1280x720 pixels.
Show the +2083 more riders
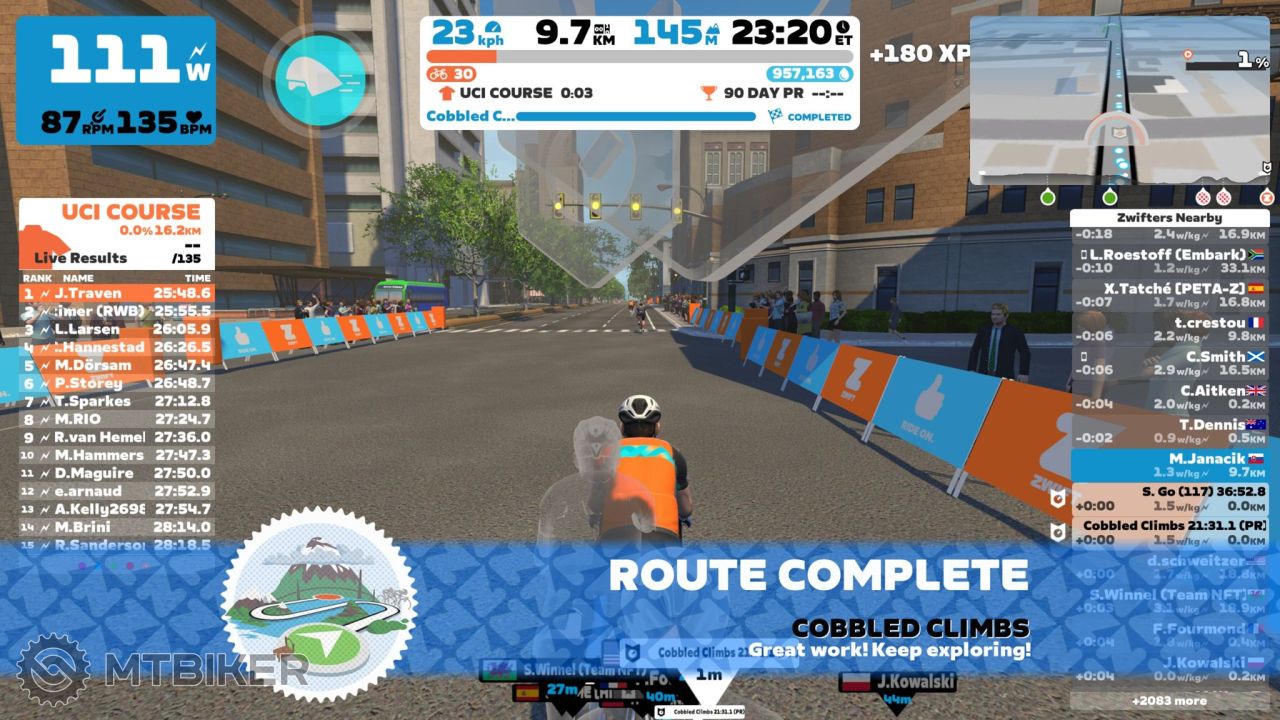[1169, 700]
